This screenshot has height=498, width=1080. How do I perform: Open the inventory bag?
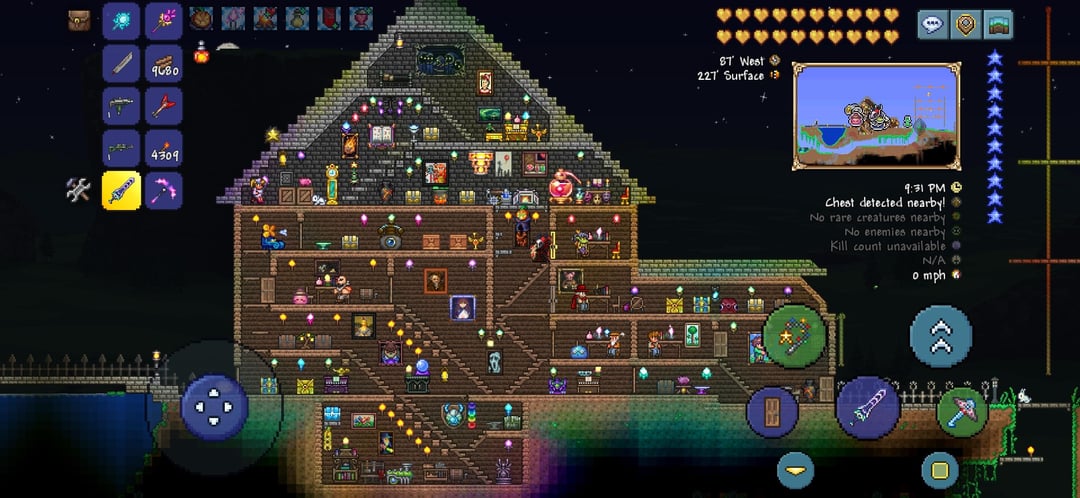(x=80, y=20)
